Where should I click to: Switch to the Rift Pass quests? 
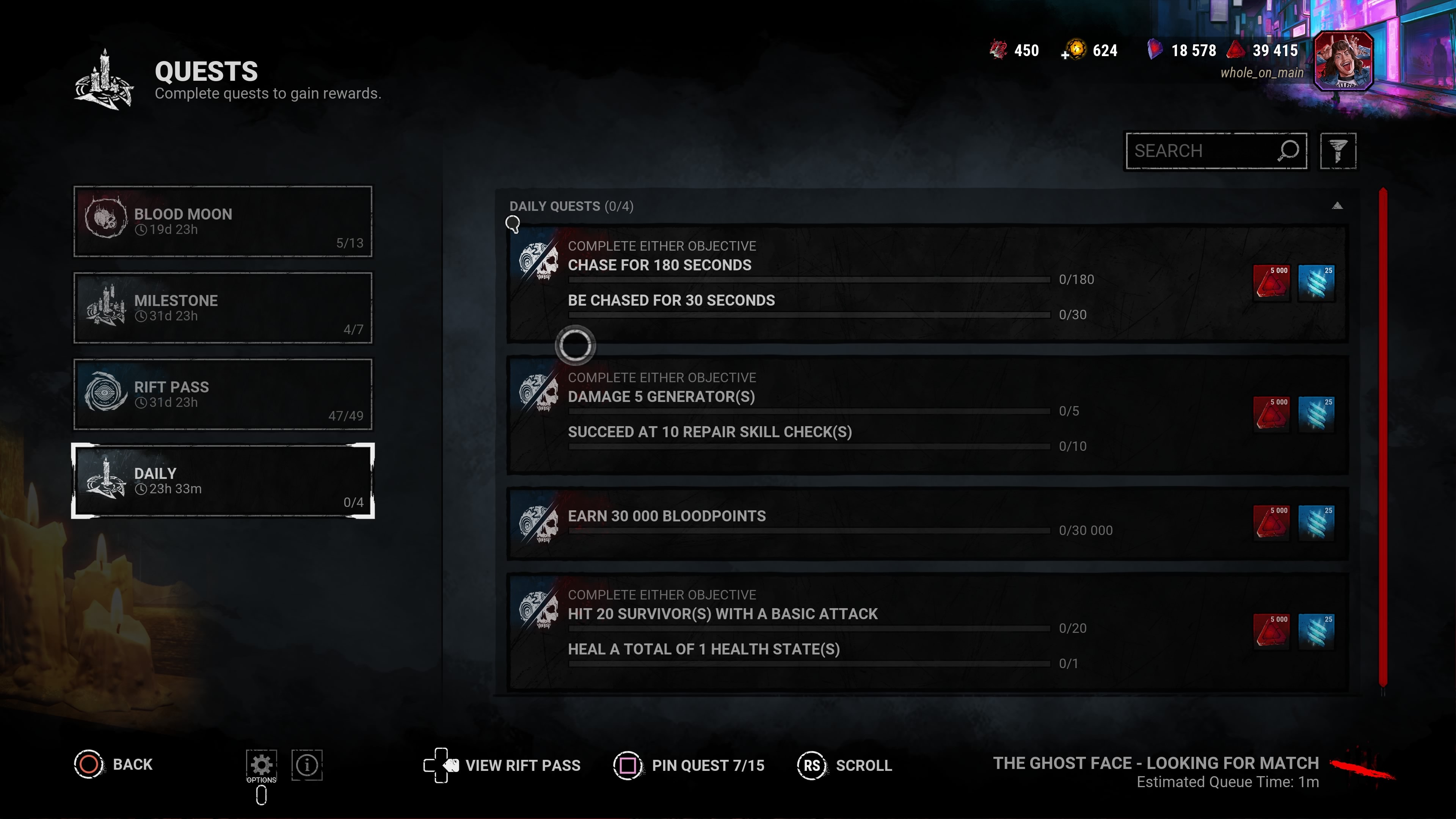coord(223,394)
